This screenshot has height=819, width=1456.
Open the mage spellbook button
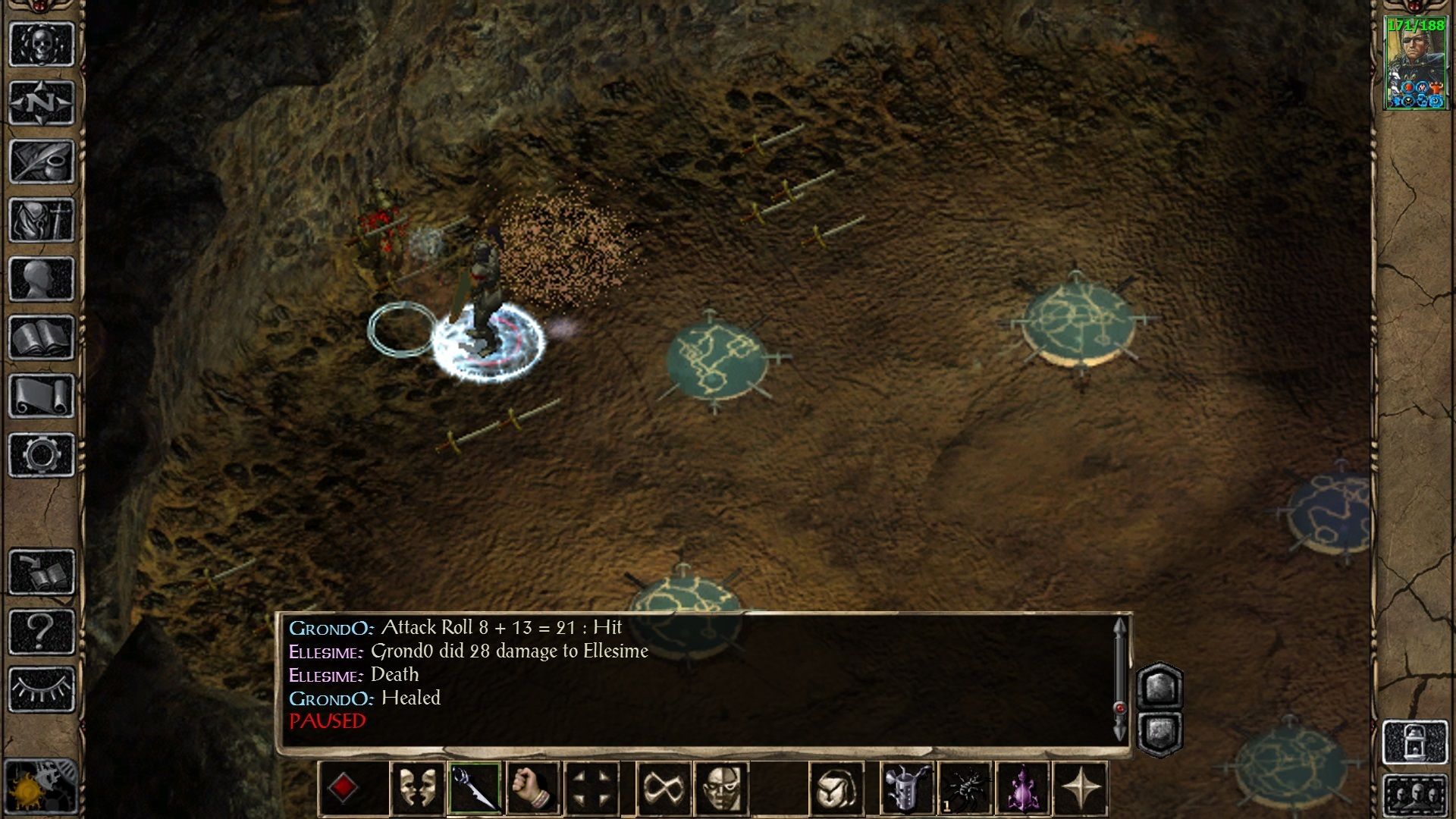(42, 337)
